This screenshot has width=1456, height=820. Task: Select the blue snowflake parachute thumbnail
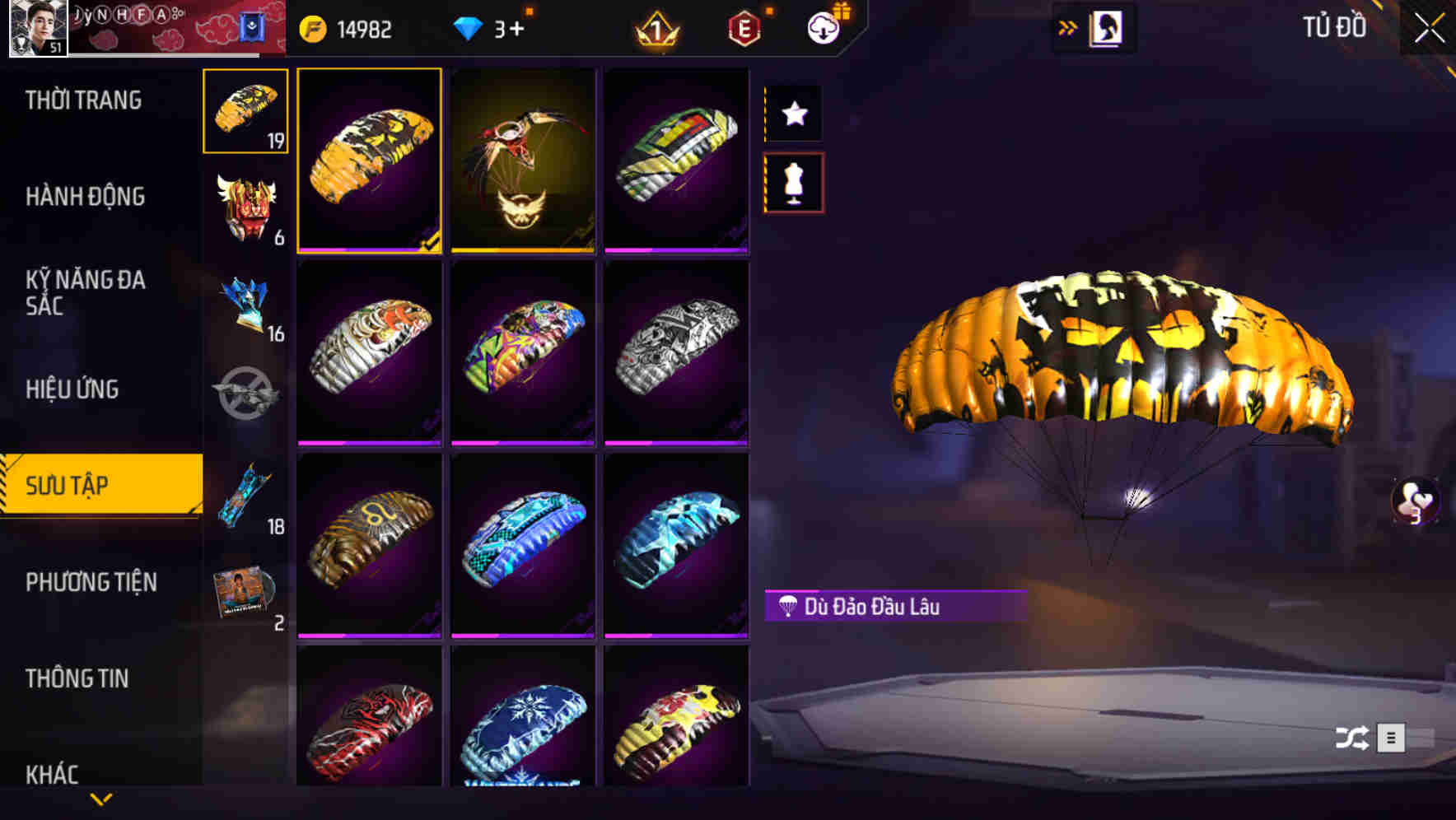[x=522, y=724]
